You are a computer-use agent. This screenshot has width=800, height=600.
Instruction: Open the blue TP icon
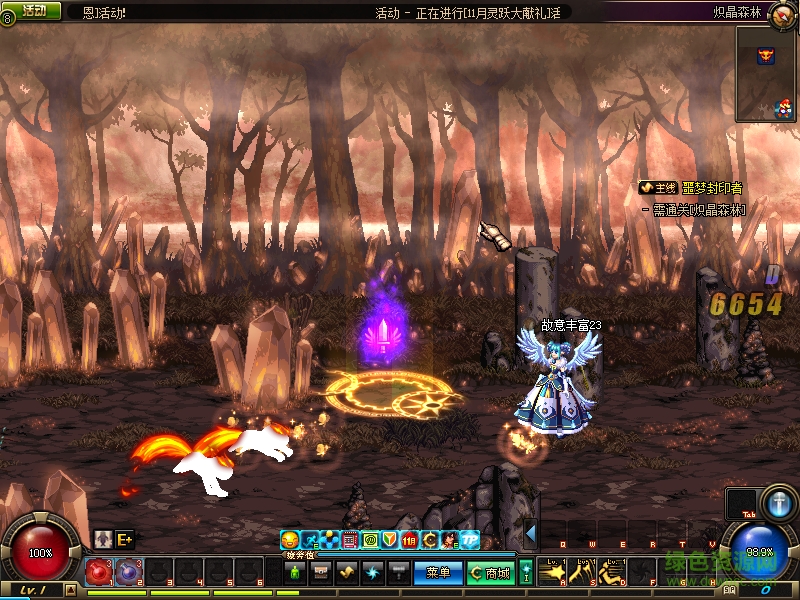pyautogui.click(x=469, y=540)
